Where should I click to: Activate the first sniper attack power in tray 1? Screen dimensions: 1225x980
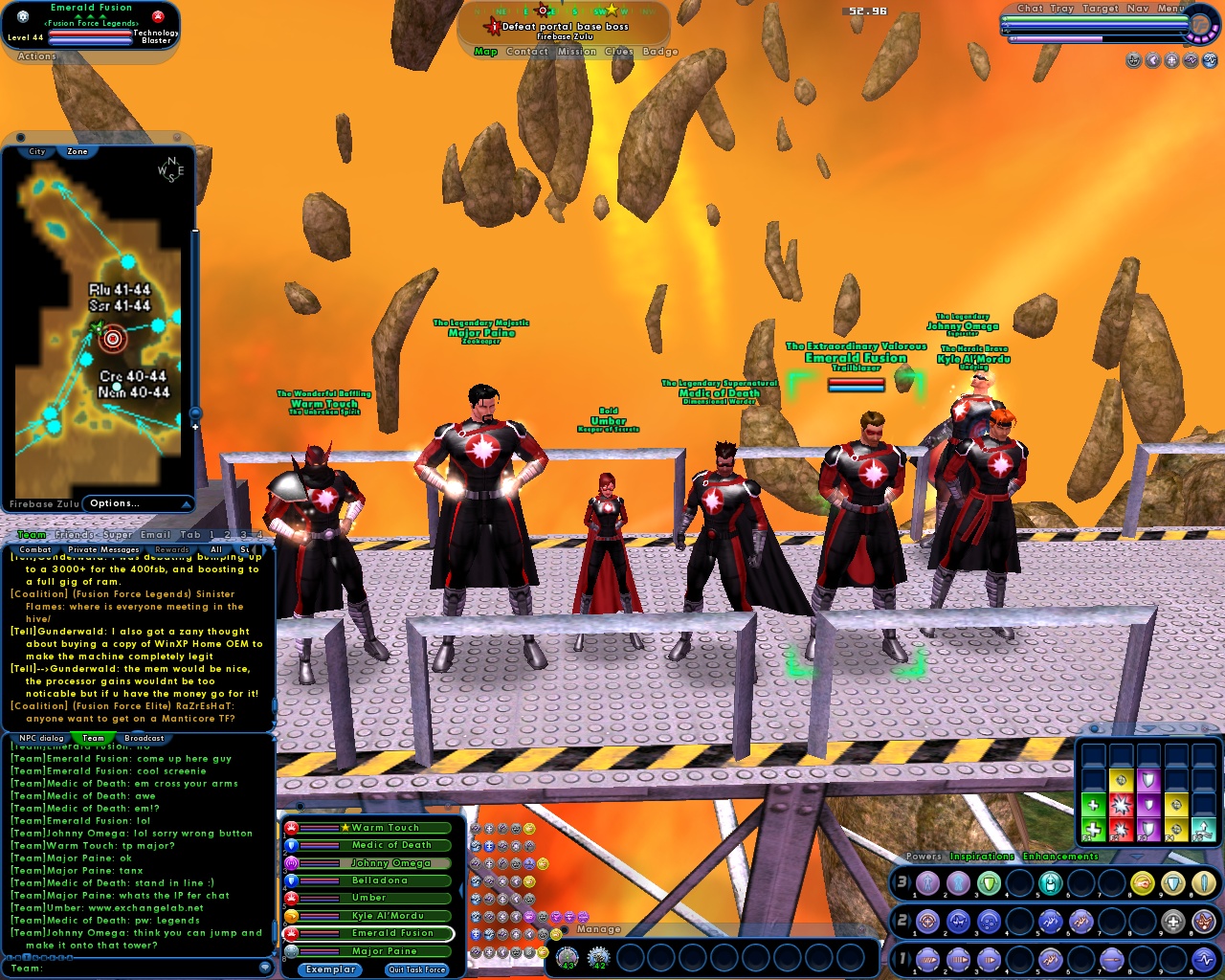coord(926,958)
